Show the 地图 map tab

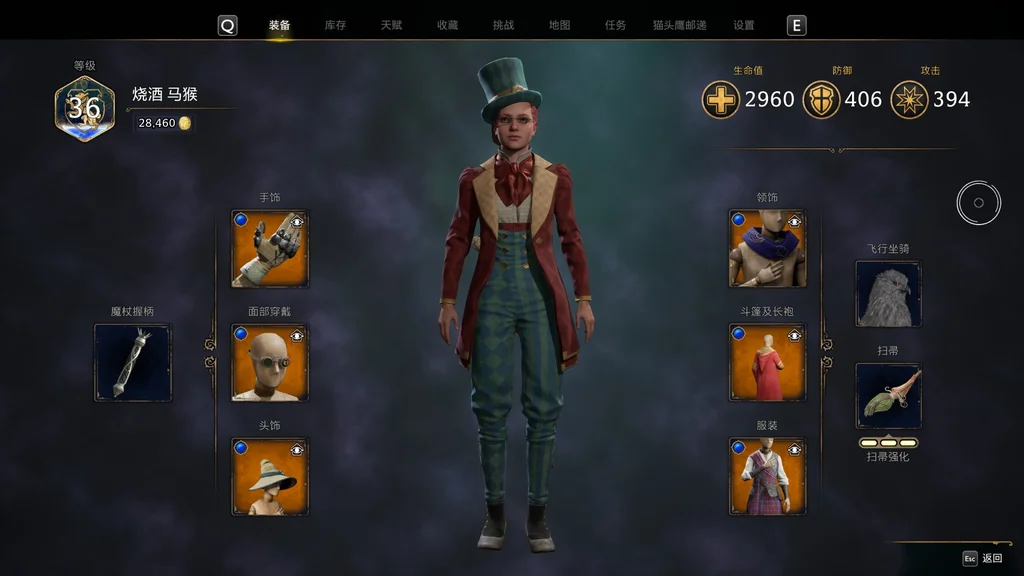click(x=559, y=25)
